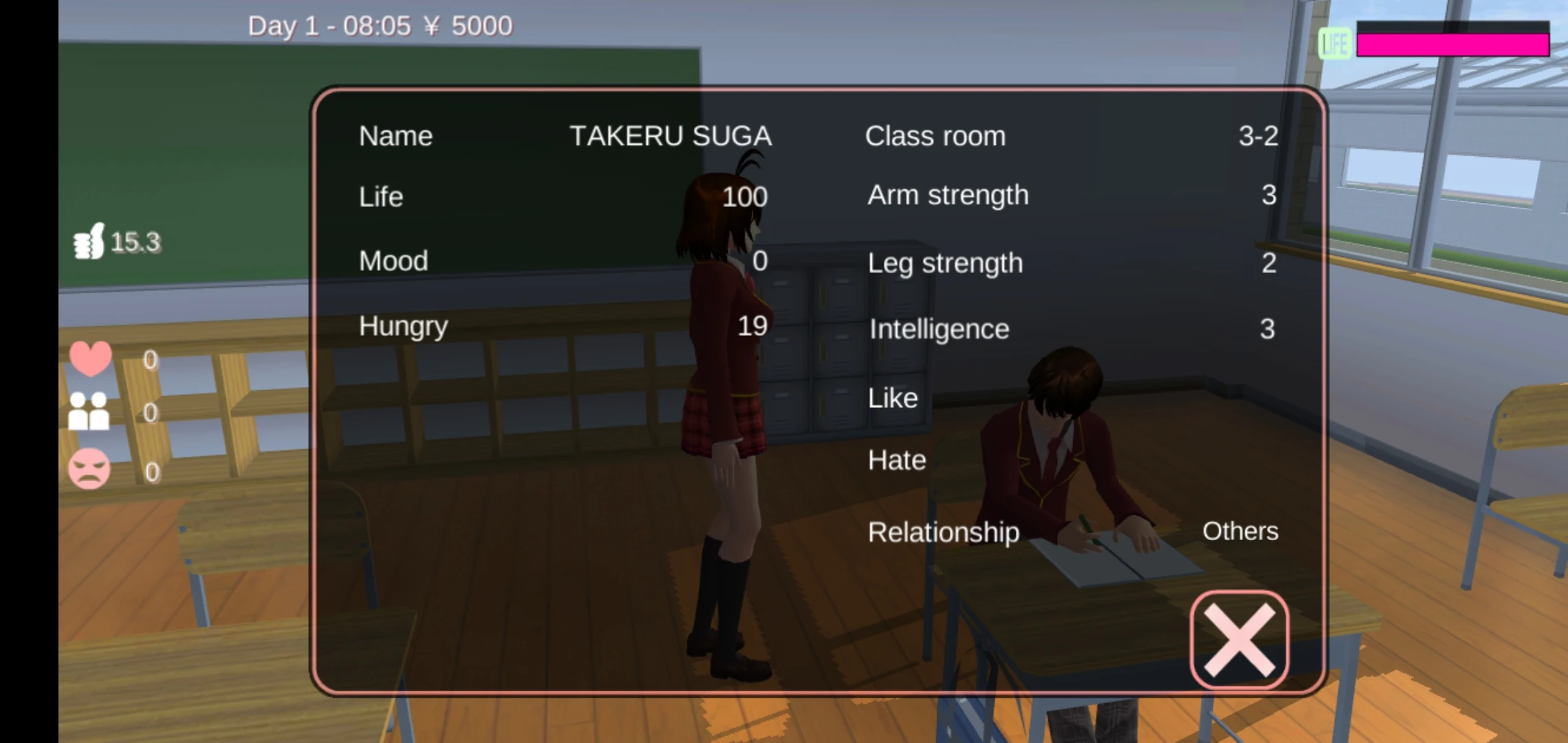
Task: Click the LIFE label badge near the health bar
Action: click(x=1334, y=45)
